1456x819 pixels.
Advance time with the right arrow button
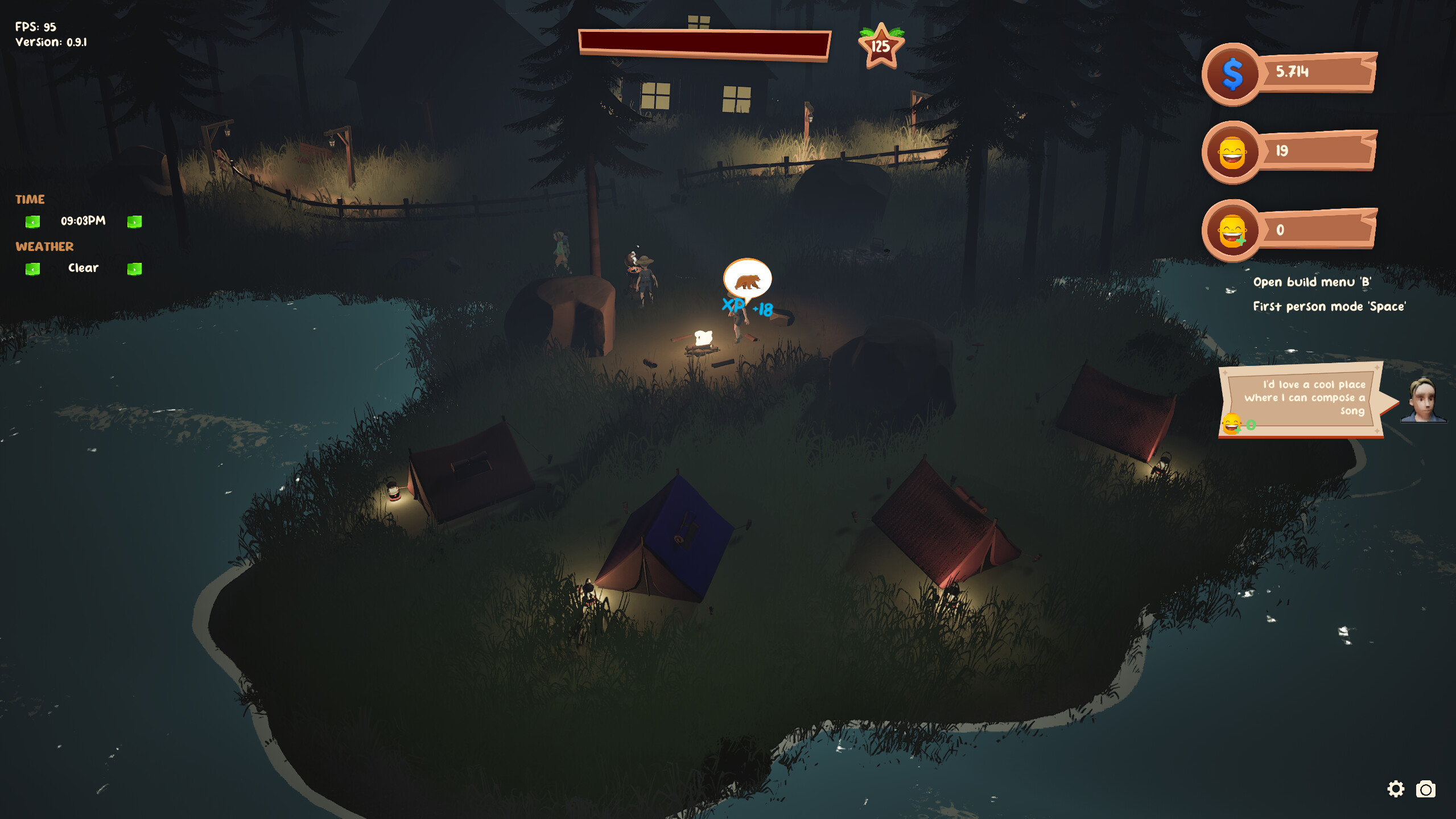[x=134, y=222]
